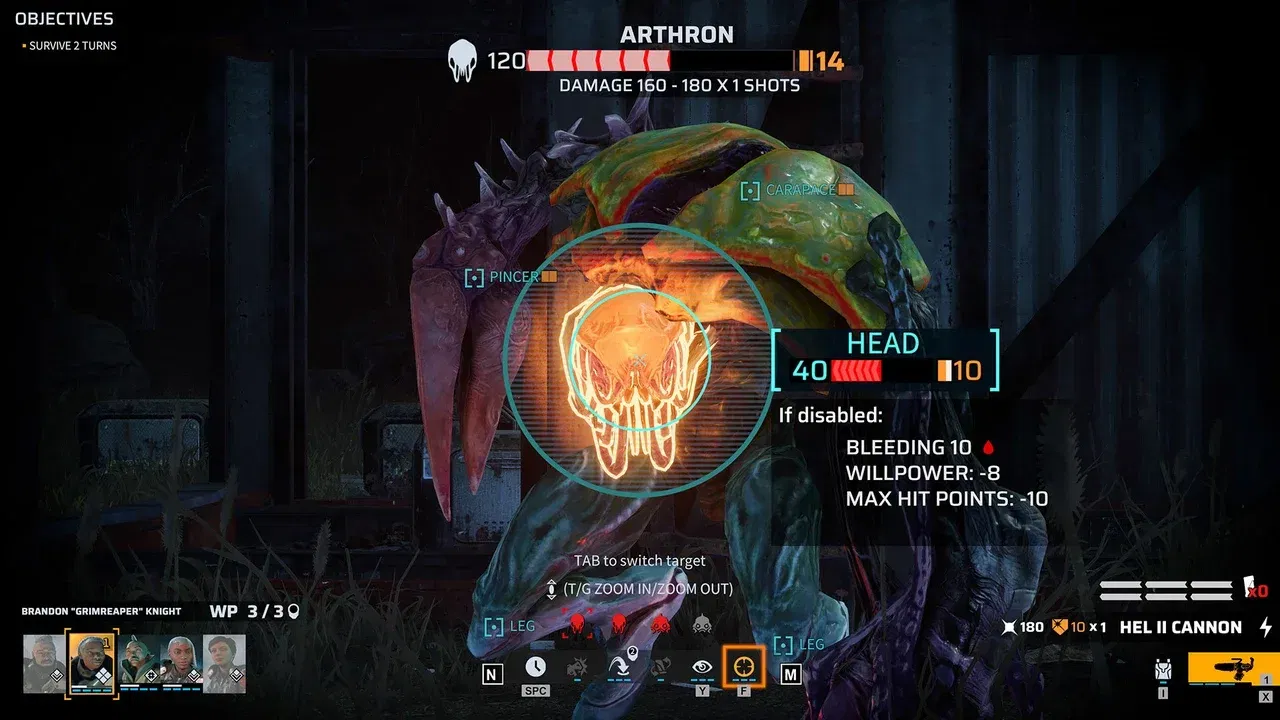Click the Overwatch eye icon

[701, 667]
